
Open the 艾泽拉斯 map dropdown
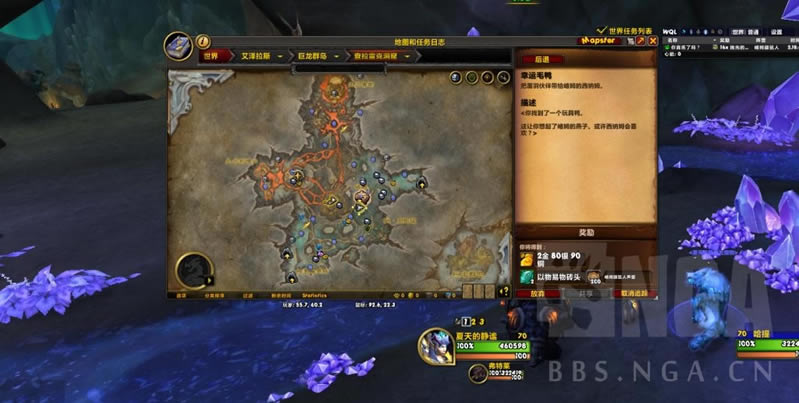tap(256, 56)
